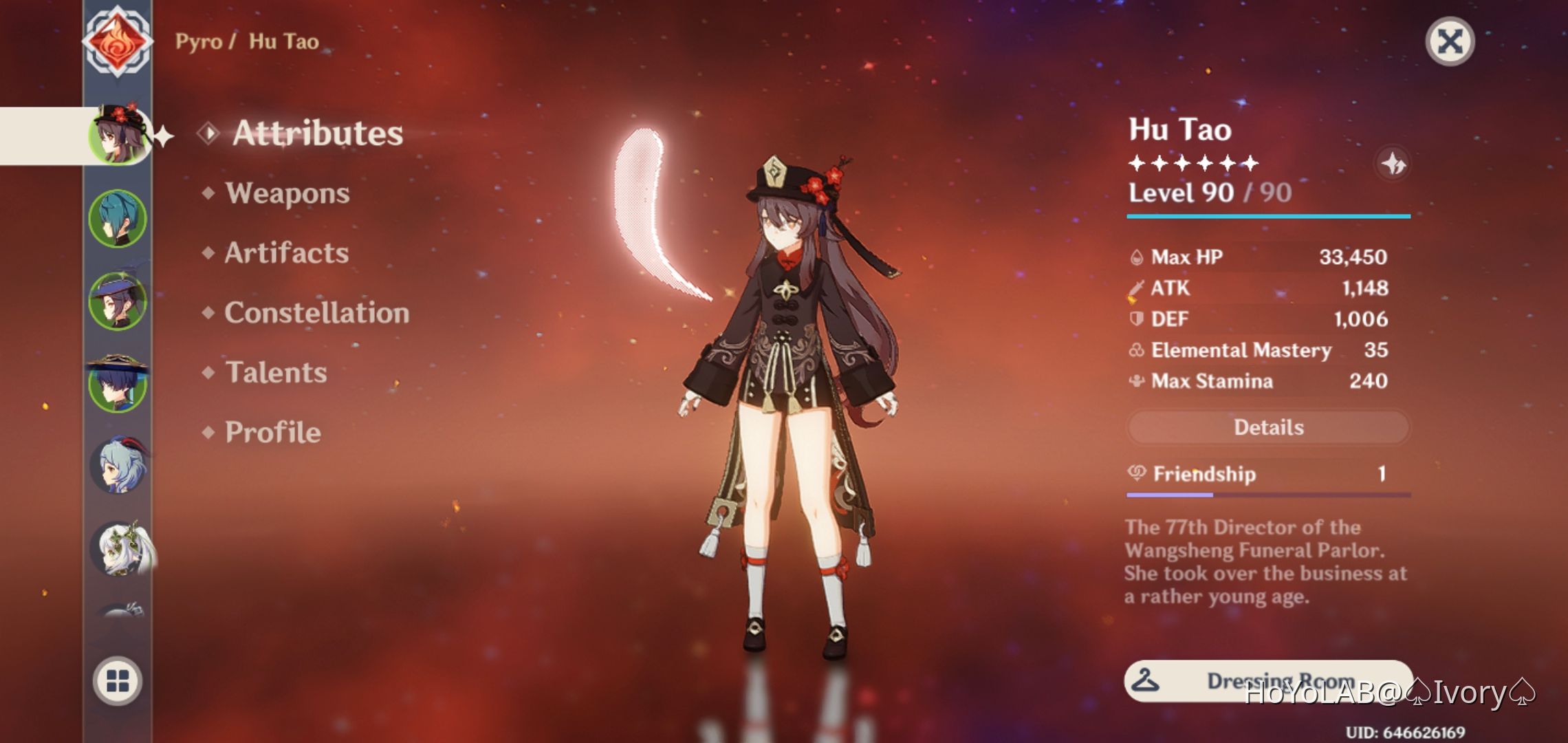Click the Pyro element emblem
The image size is (1568, 743).
118,41
